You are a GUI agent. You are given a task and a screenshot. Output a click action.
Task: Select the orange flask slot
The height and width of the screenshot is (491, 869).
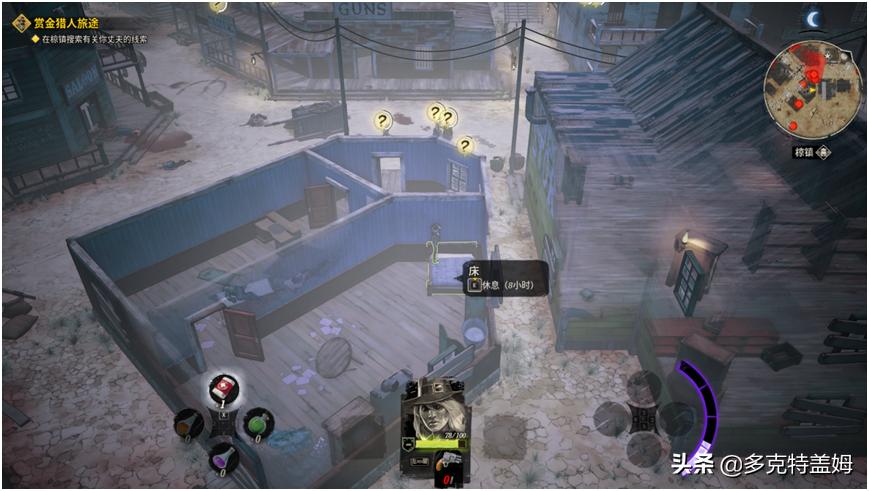tap(188, 424)
